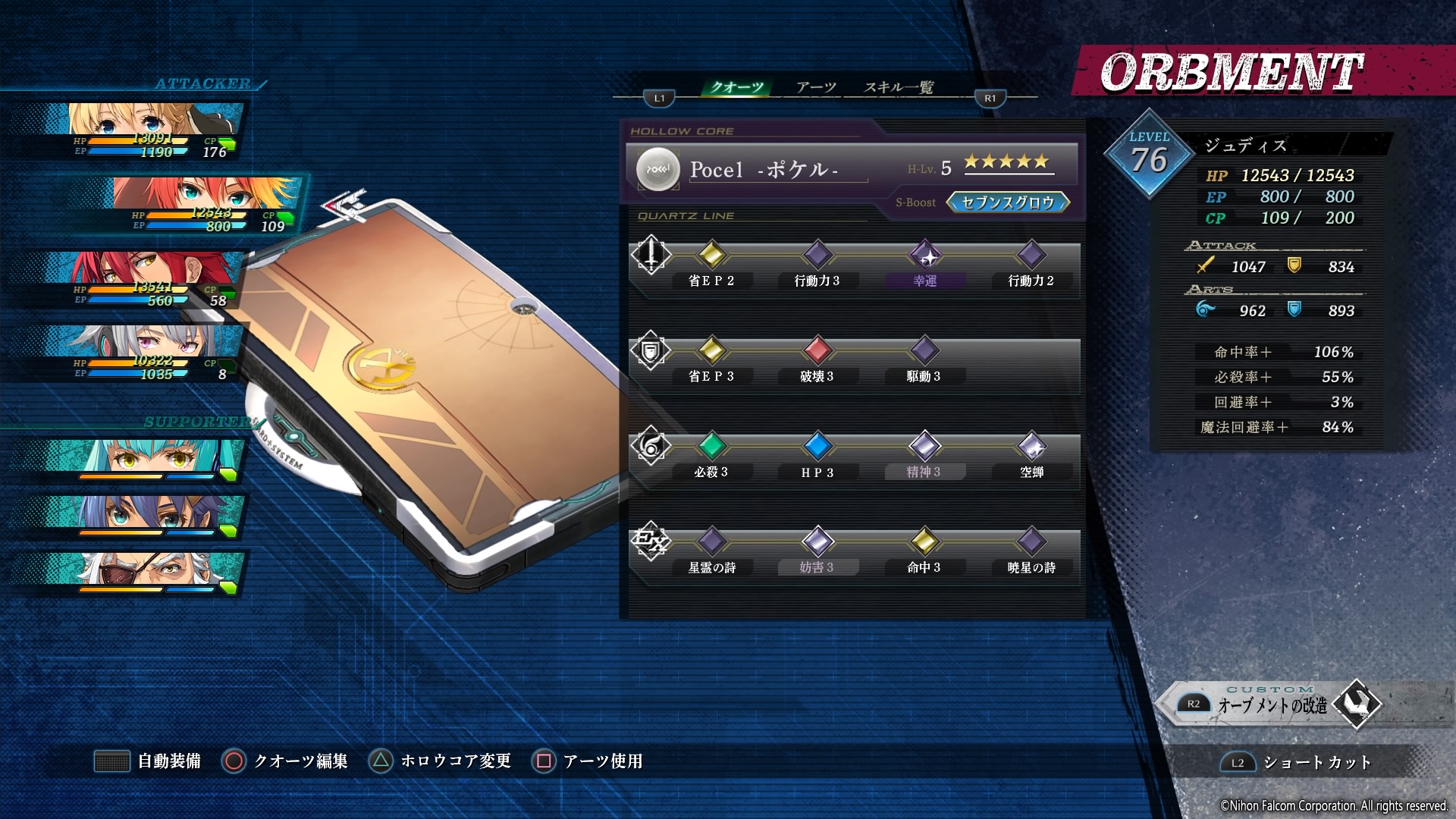Screen dimensions: 1456x819
Task: Open the スキル一覧 tab
Action: point(899,87)
